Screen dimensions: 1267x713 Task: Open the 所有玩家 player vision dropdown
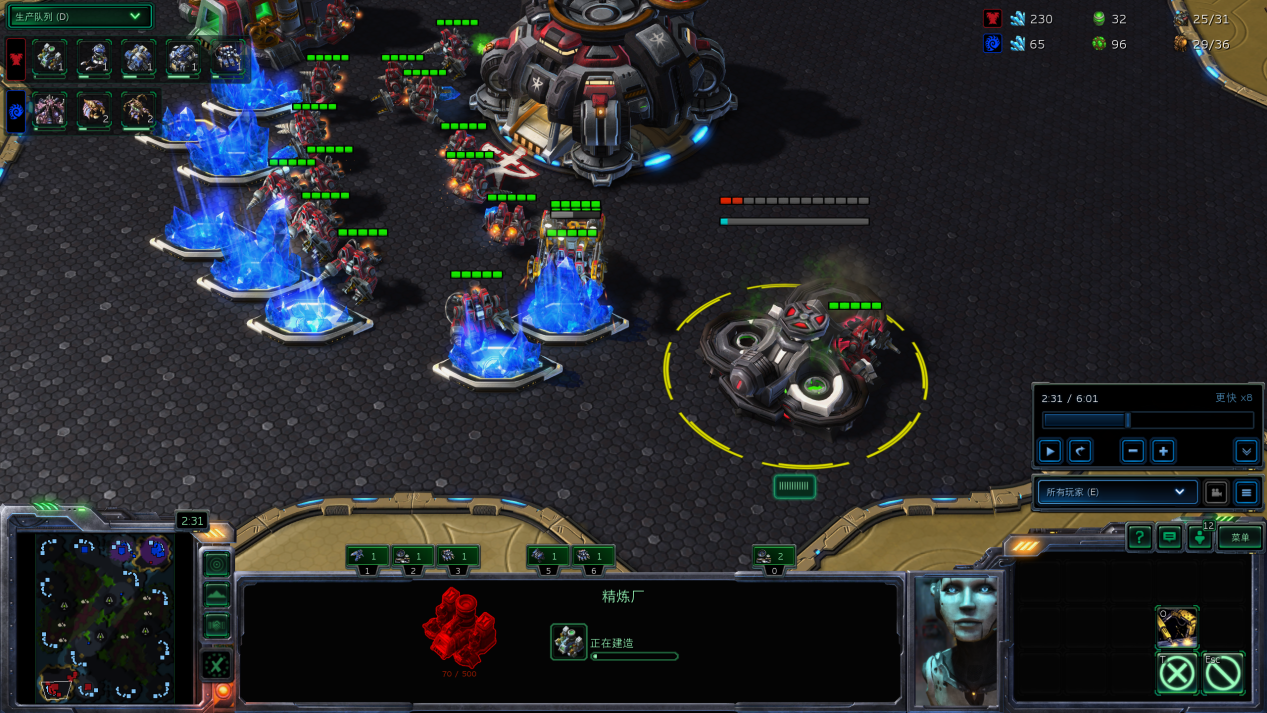click(1114, 492)
